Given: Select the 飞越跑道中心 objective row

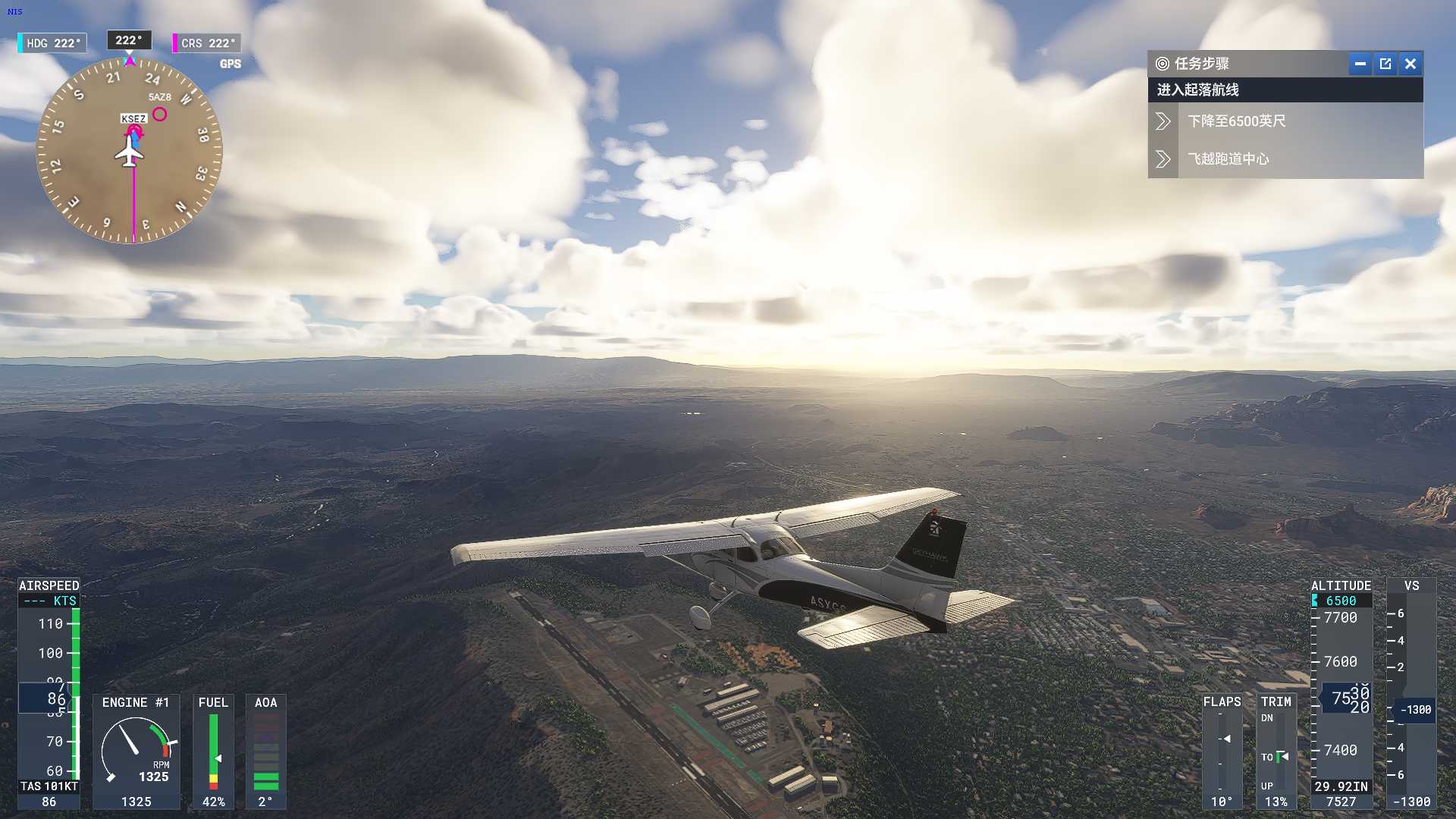Looking at the screenshot, I should point(1285,159).
